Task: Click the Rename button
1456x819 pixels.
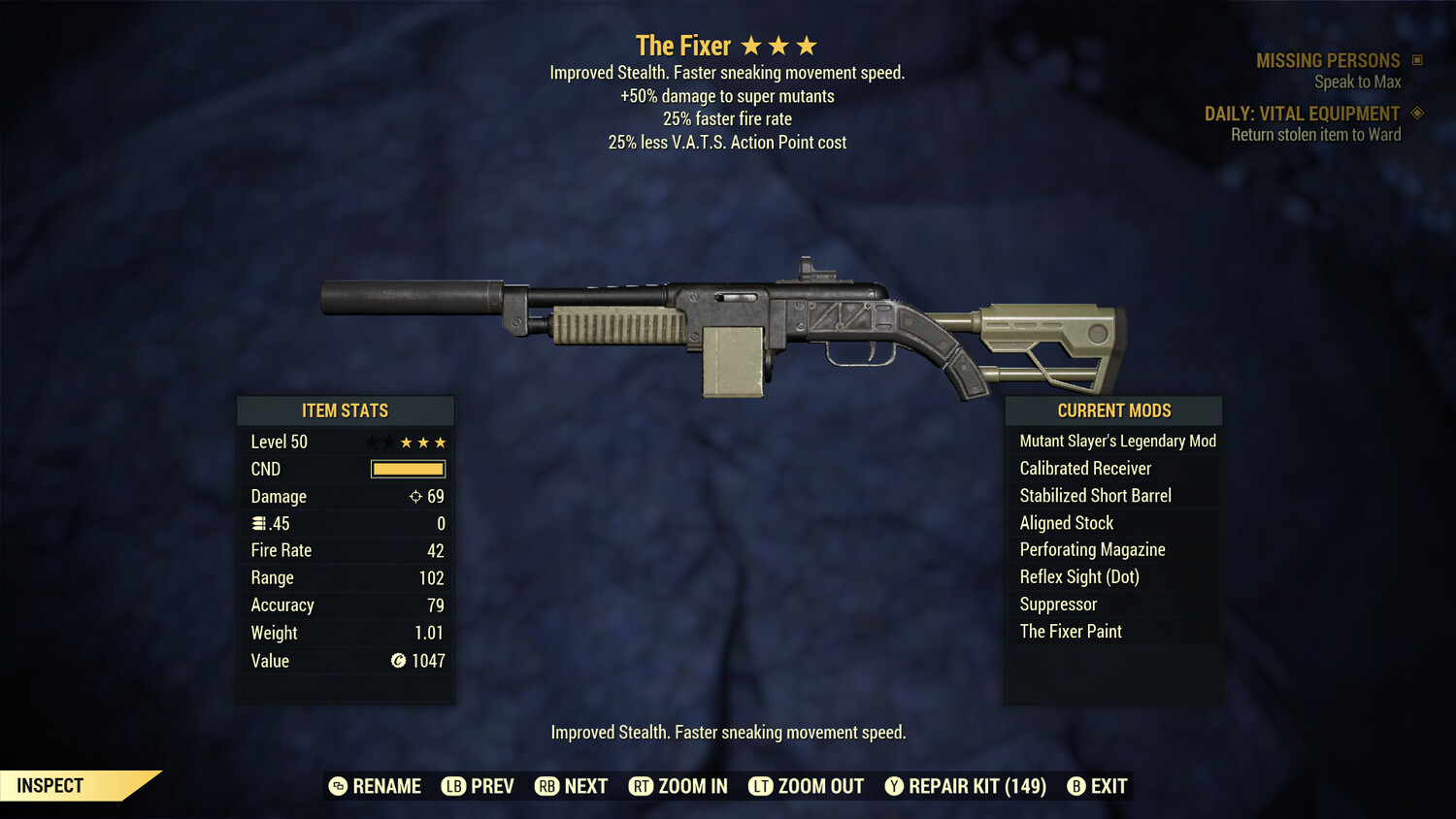Action: coord(375,786)
